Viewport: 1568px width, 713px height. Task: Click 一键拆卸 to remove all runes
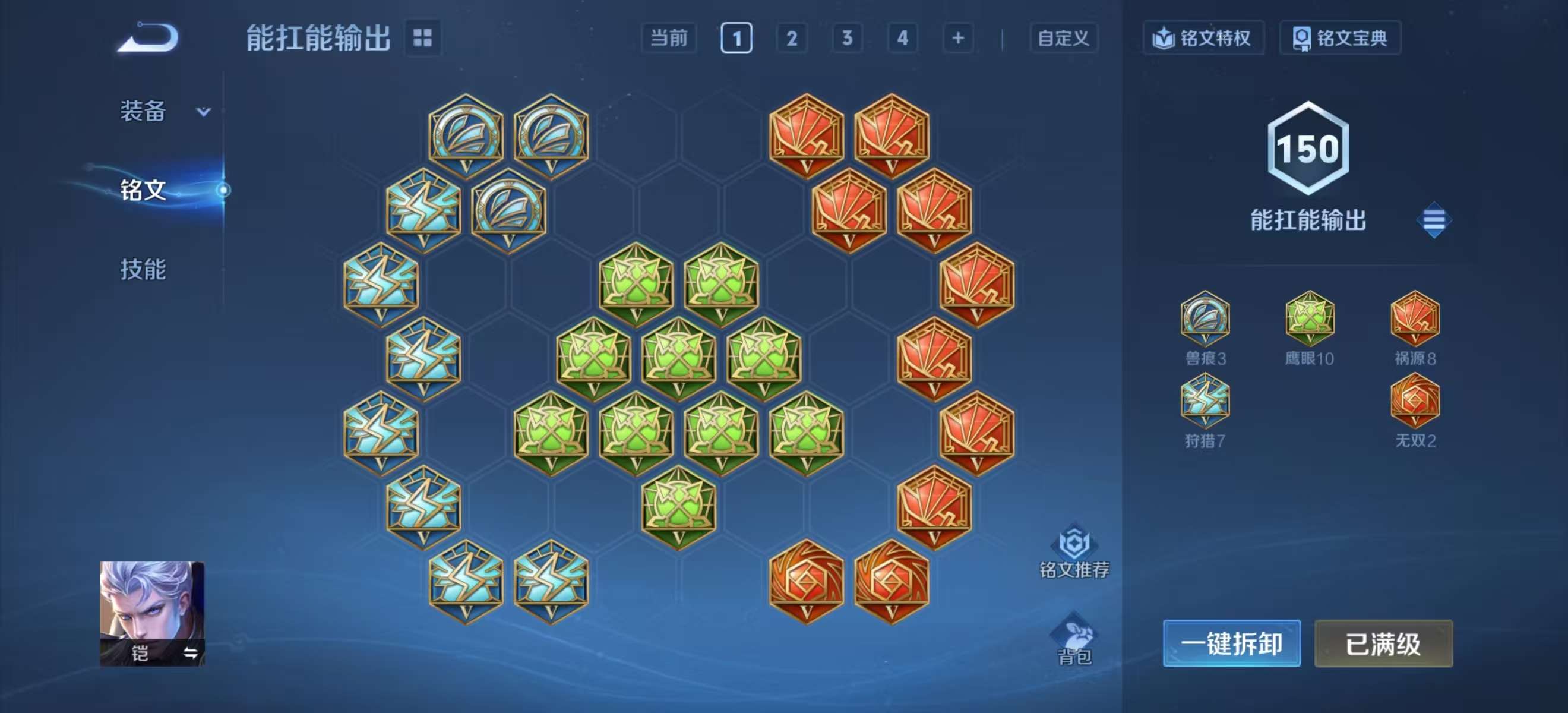[1231, 643]
